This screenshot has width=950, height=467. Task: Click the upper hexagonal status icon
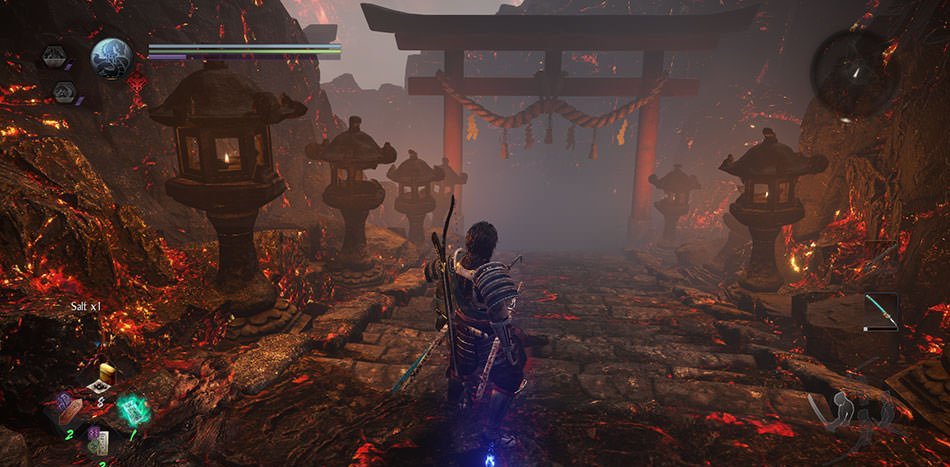[x=55, y=57]
